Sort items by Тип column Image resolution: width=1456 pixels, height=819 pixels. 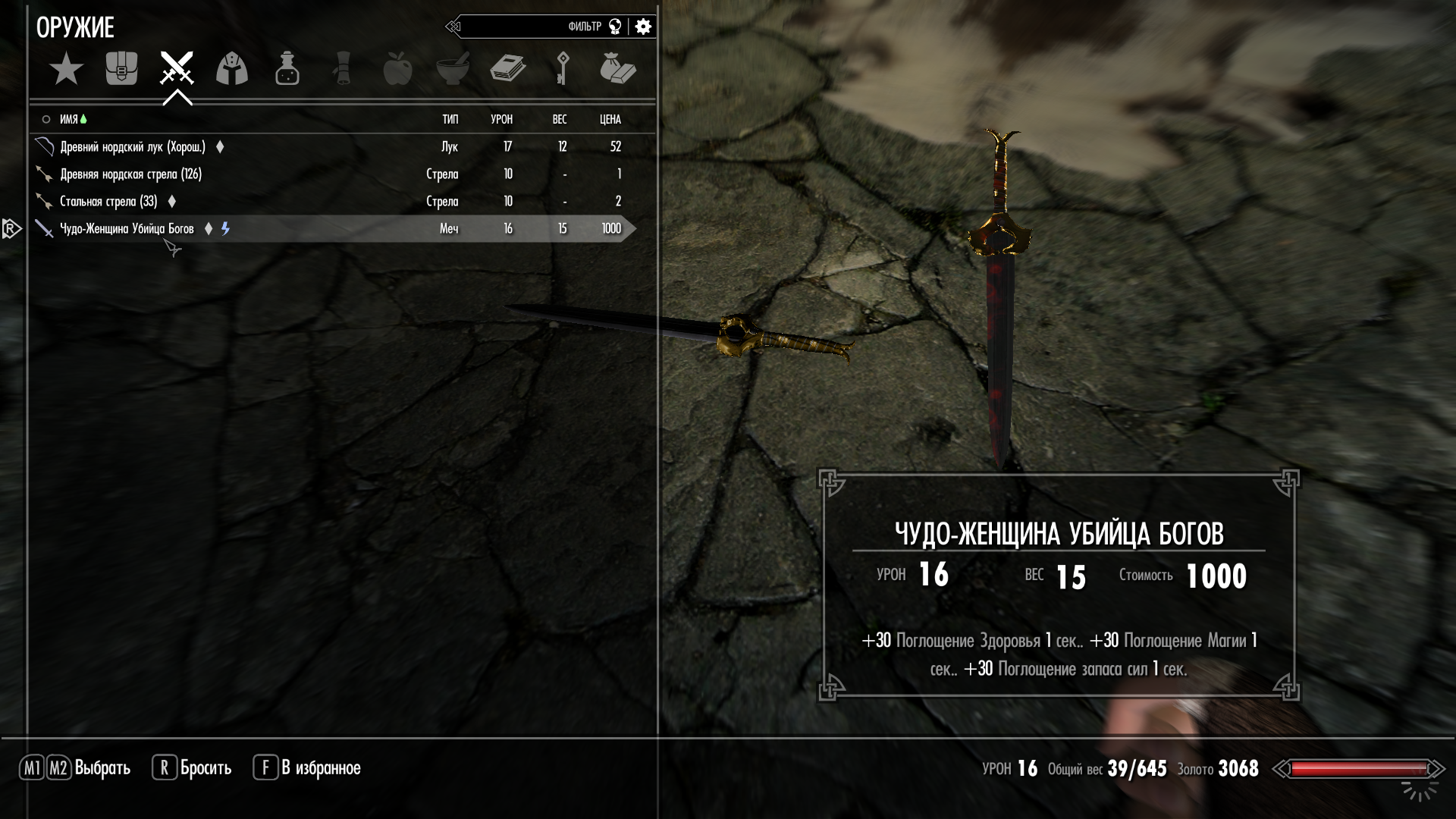tap(450, 119)
